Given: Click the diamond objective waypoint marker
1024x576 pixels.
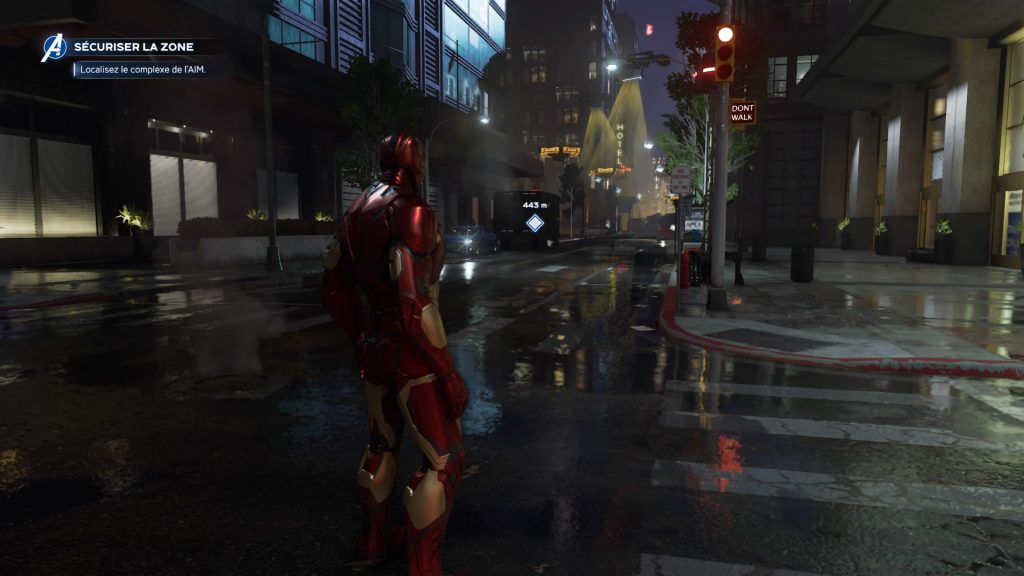Looking at the screenshot, I should 535,222.
